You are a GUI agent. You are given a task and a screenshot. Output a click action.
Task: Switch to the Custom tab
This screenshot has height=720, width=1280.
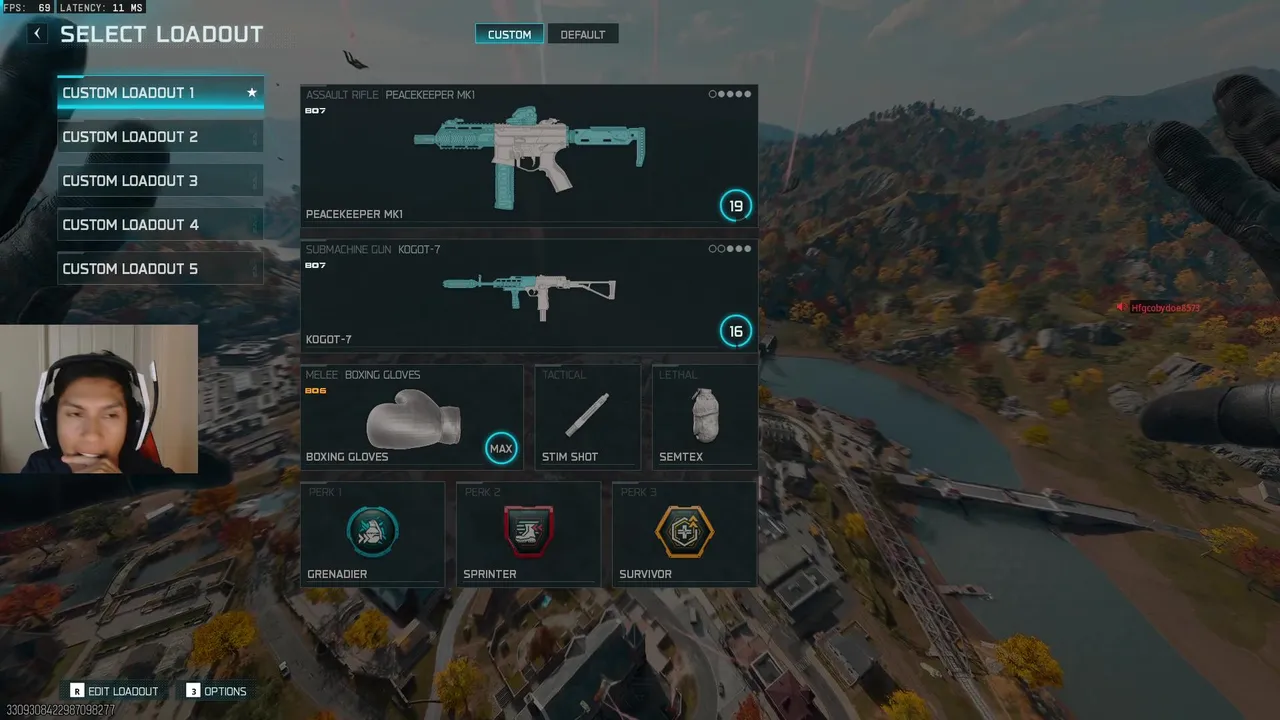click(x=509, y=35)
